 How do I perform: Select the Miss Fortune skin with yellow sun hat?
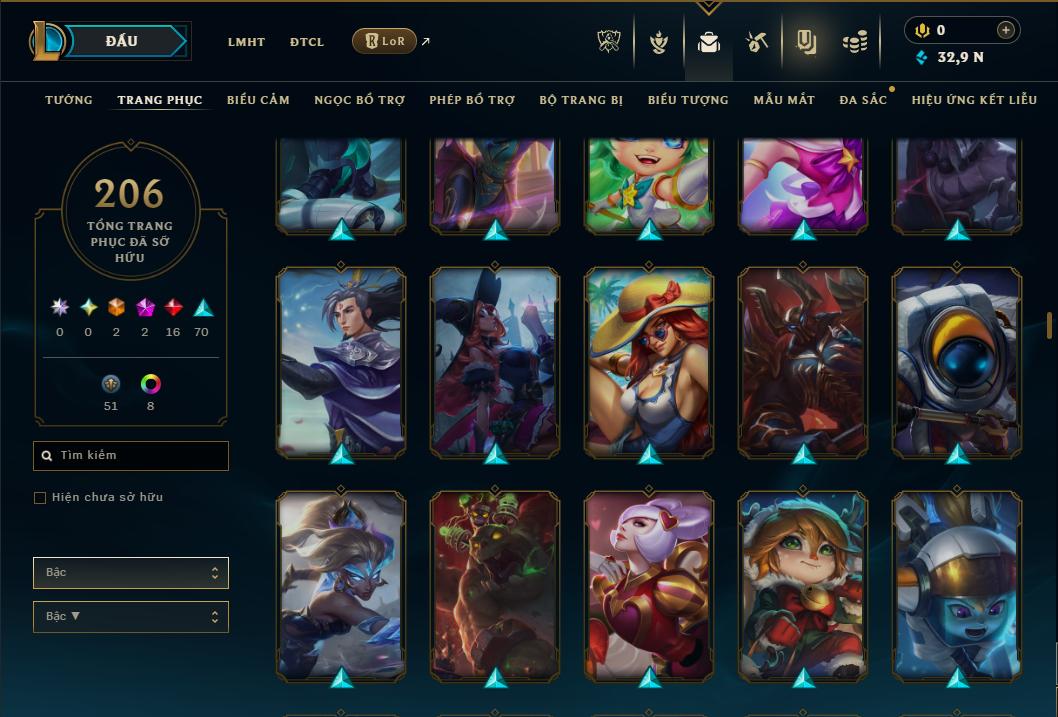click(x=649, y=360)
